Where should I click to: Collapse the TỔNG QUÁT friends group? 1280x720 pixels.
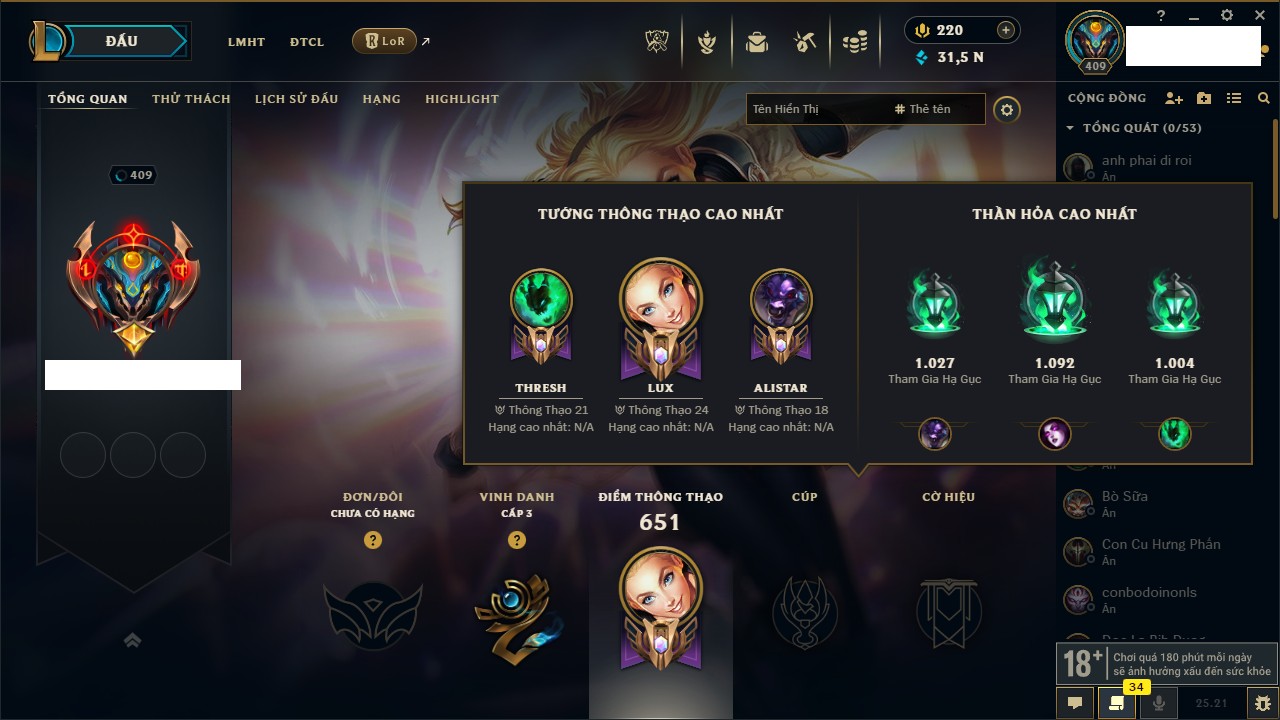point(1070,128)
